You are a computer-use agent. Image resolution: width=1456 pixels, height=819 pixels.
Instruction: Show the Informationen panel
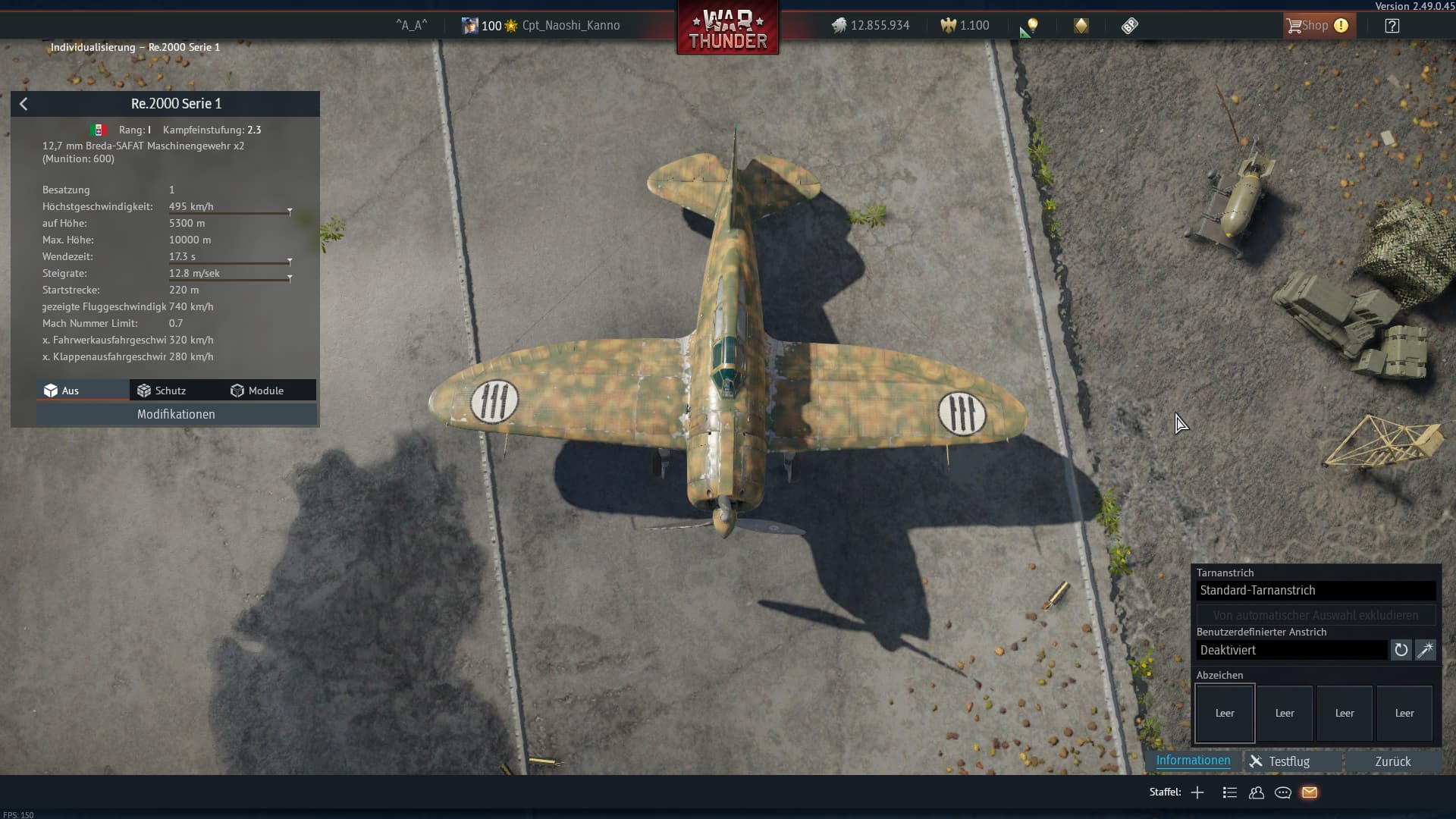click(1193, 761)
